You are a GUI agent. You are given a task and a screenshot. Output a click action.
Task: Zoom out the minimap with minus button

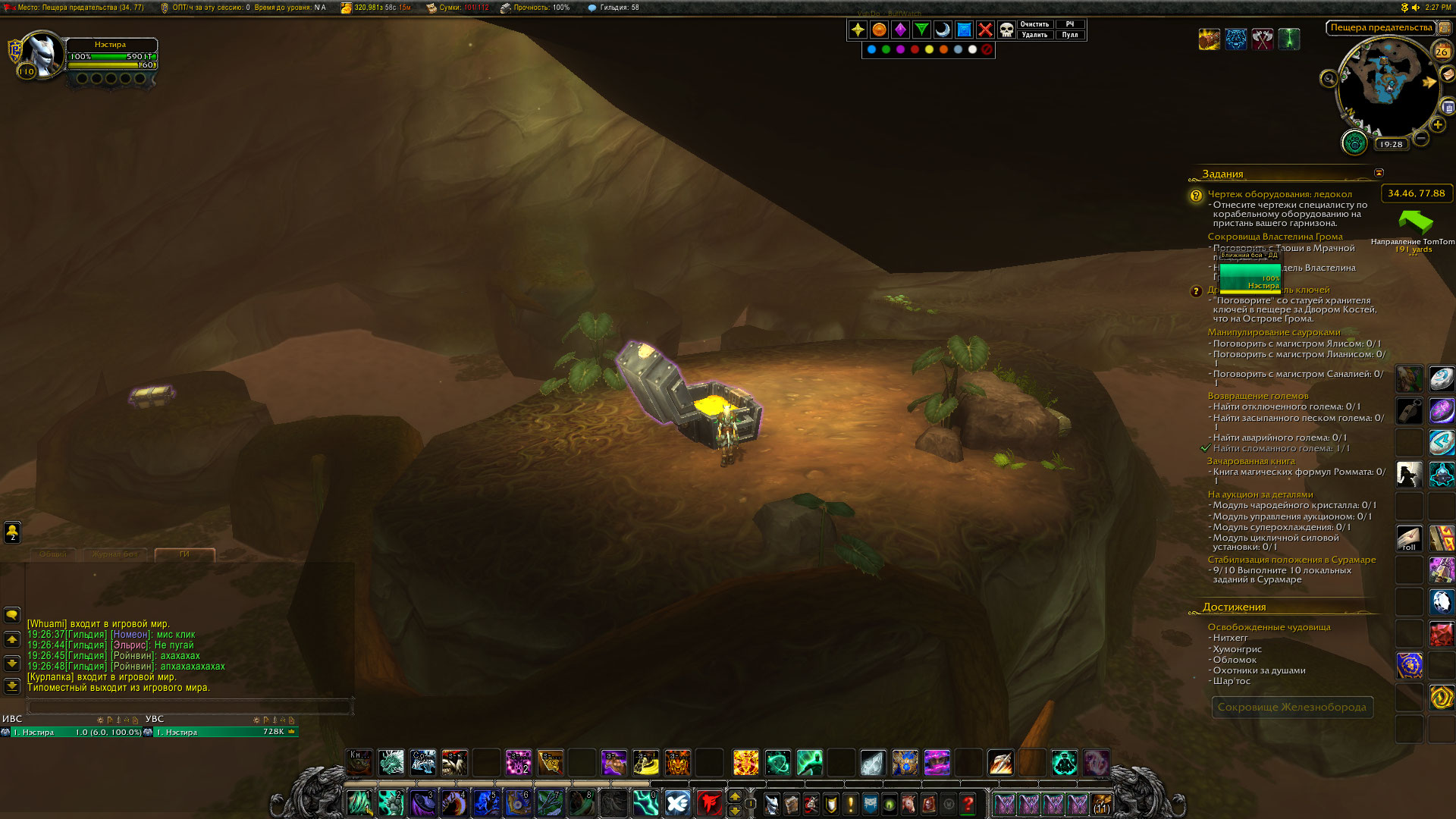[x=1421, y=138]
